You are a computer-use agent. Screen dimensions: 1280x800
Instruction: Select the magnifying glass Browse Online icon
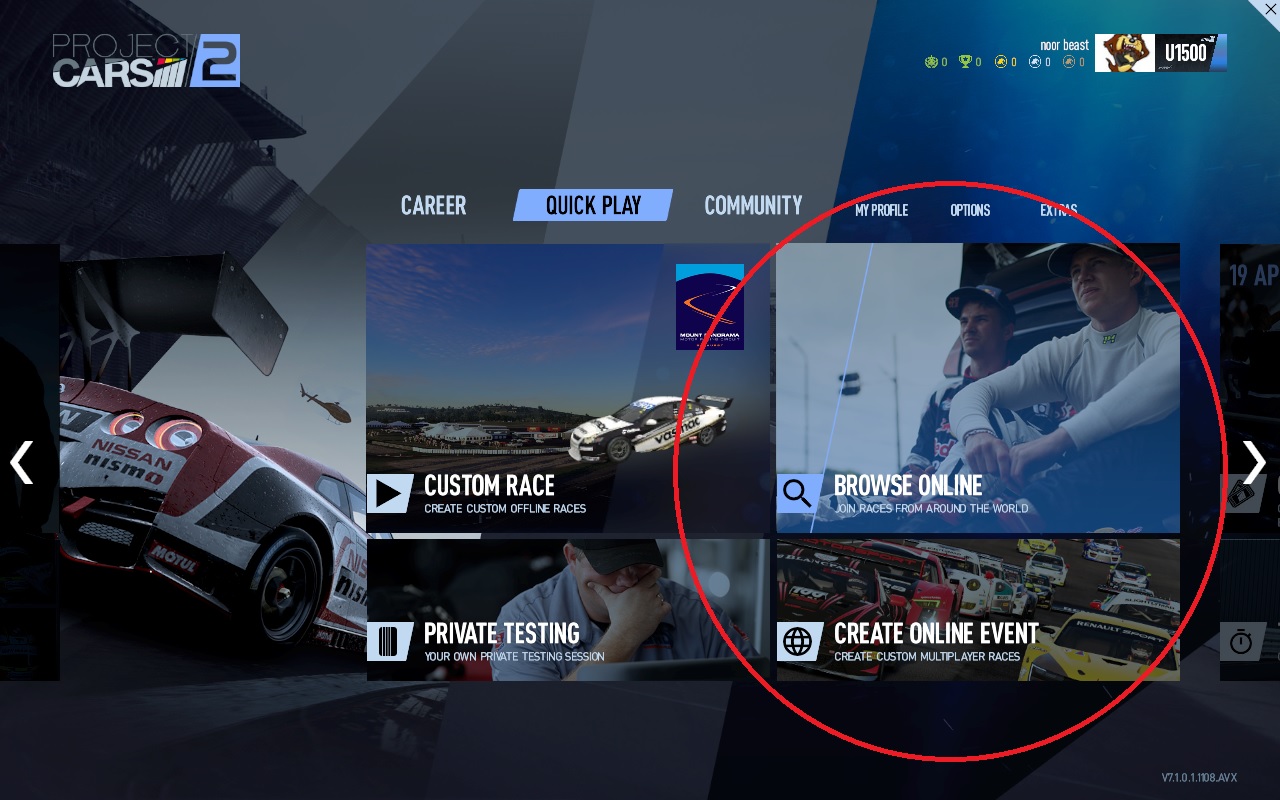[797, 493]
